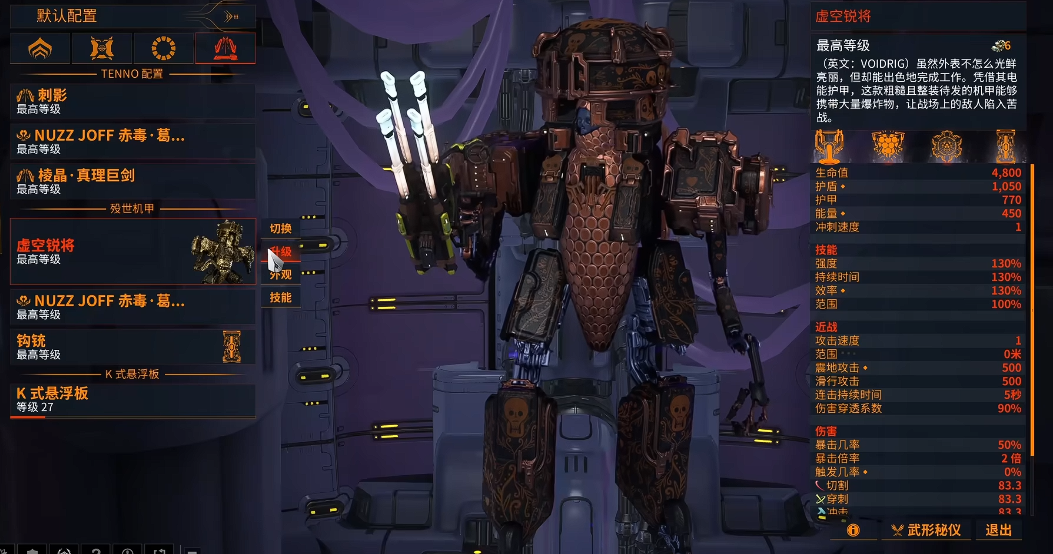Viewport: 1053px width, 554px height.
Task: Select the K 式悬浮板 row
Action: (x=132, y=399)
